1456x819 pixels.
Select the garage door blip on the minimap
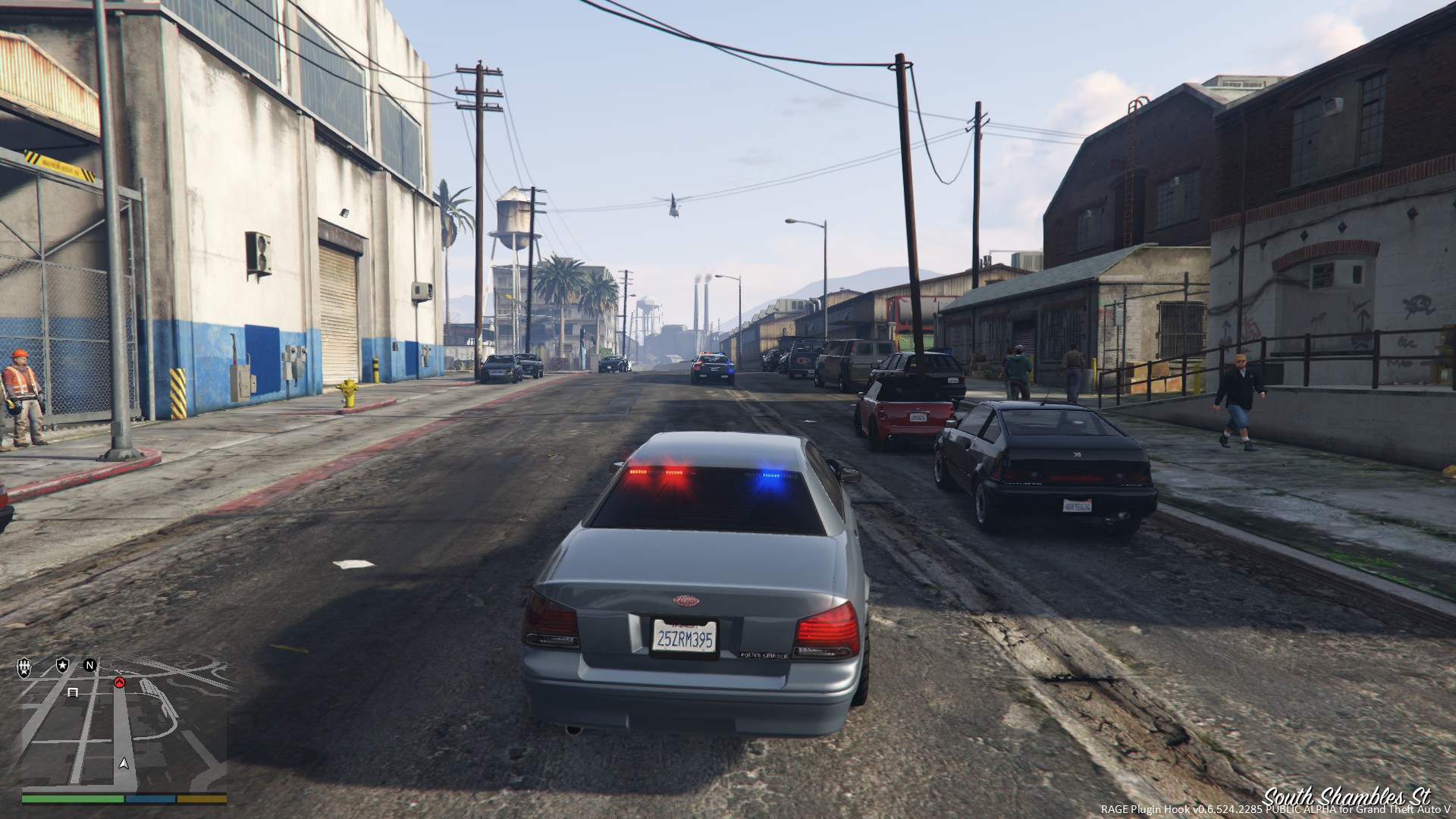pyautogui.click(x=74, y=692)
